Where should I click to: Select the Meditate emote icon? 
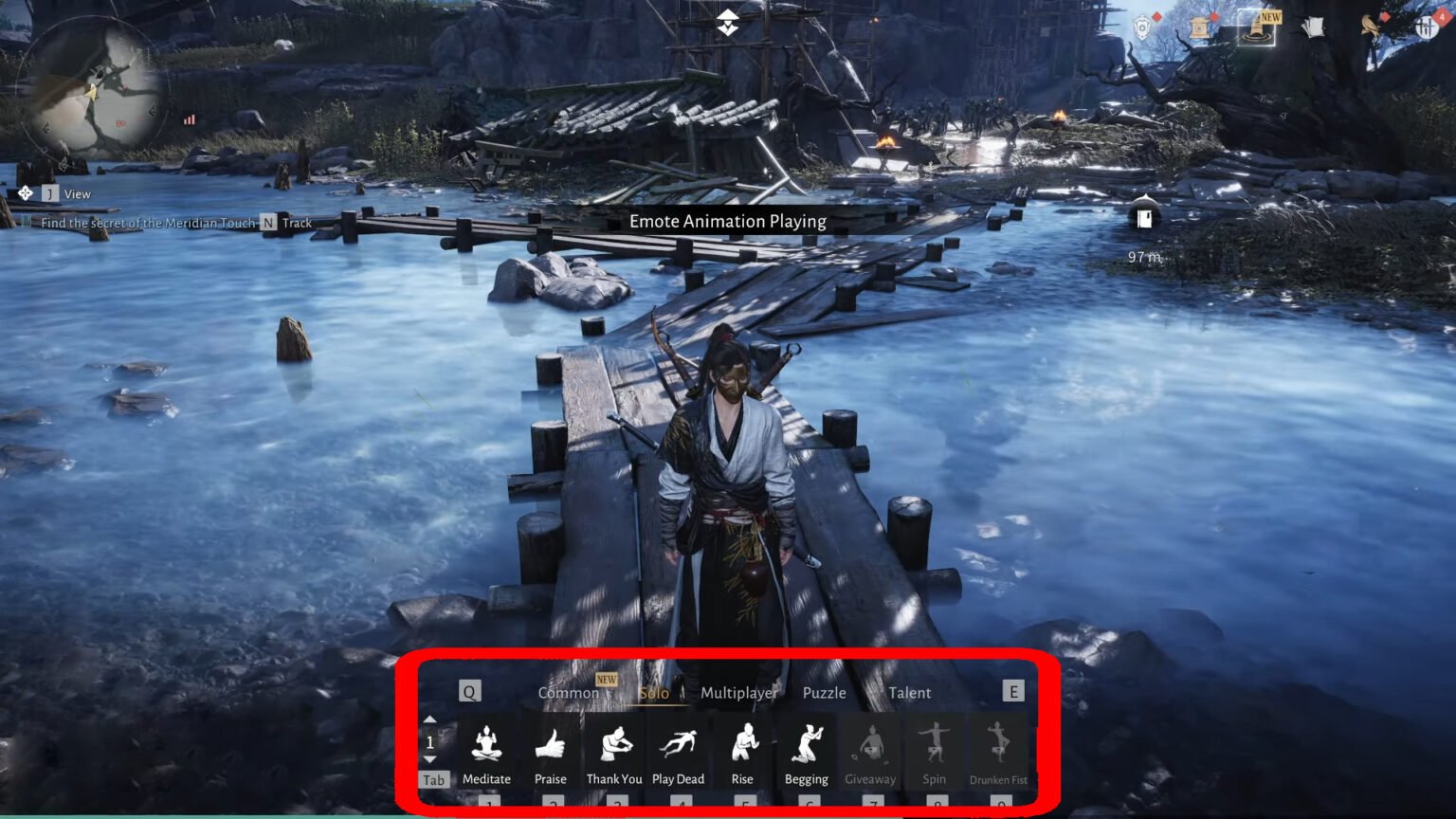(486, 745)
